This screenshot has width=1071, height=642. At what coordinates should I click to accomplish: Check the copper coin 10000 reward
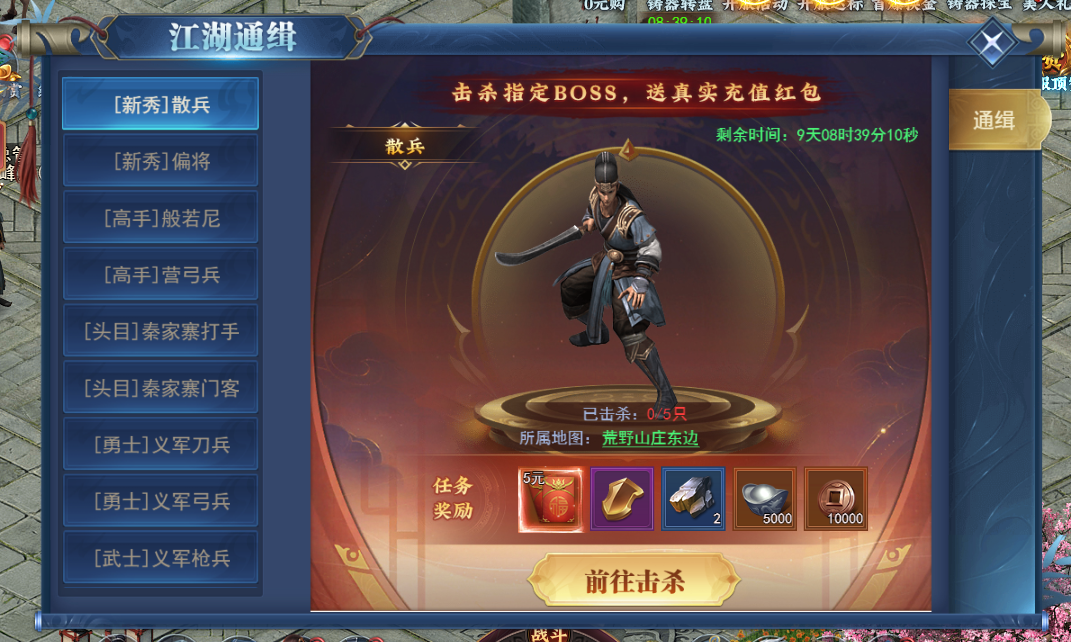coord(836,499)
